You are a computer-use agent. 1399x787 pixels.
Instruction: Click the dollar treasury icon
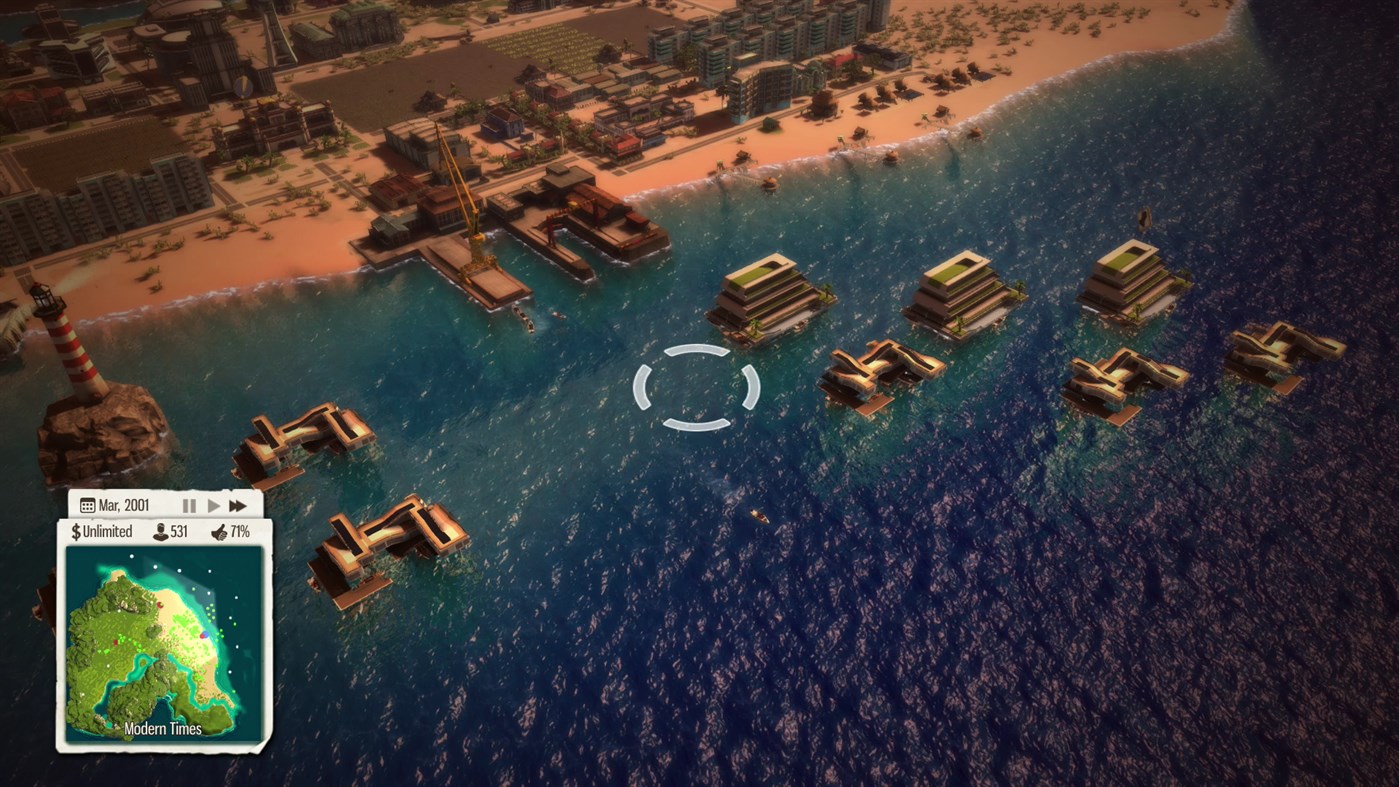click(x=76, y=531)
